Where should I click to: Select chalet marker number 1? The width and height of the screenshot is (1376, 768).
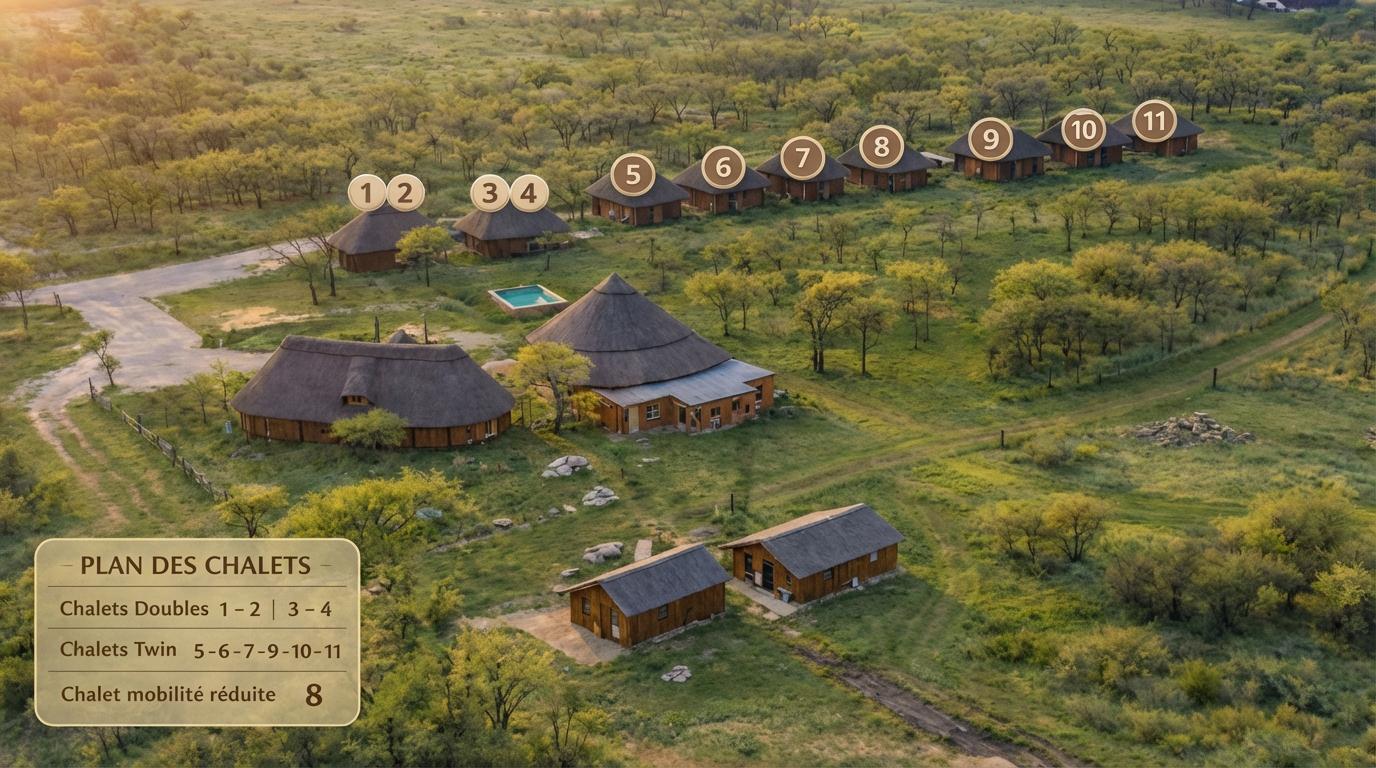[367, 192]
